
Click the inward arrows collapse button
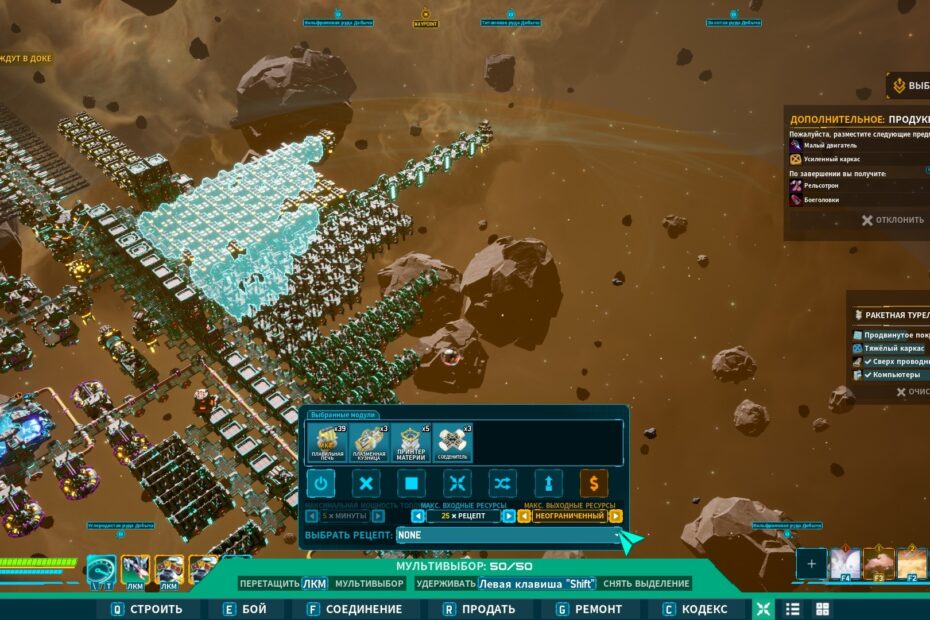[x=457, y=484]
